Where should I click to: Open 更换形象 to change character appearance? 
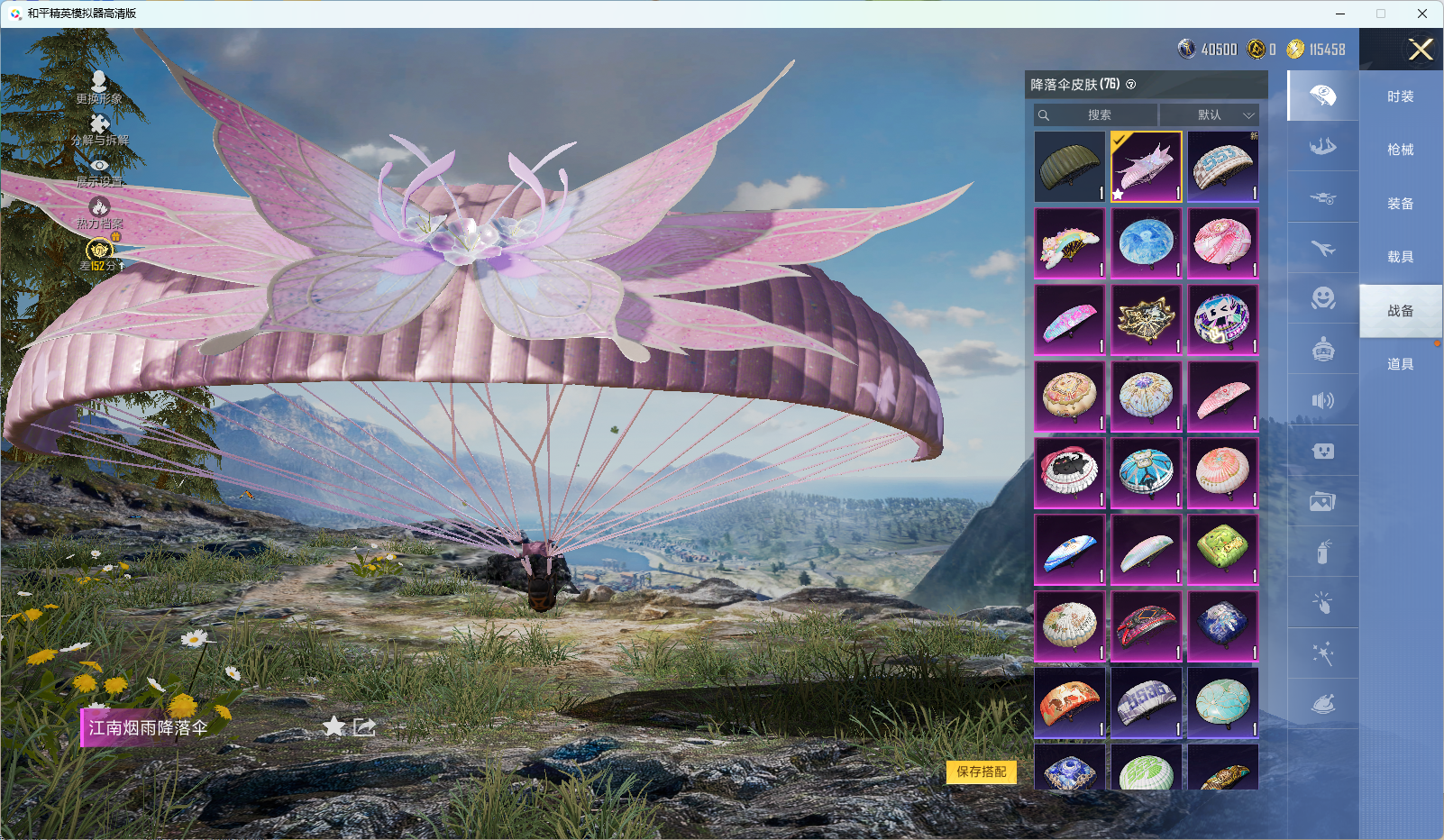pyautogui.click(x=99, y=87)
